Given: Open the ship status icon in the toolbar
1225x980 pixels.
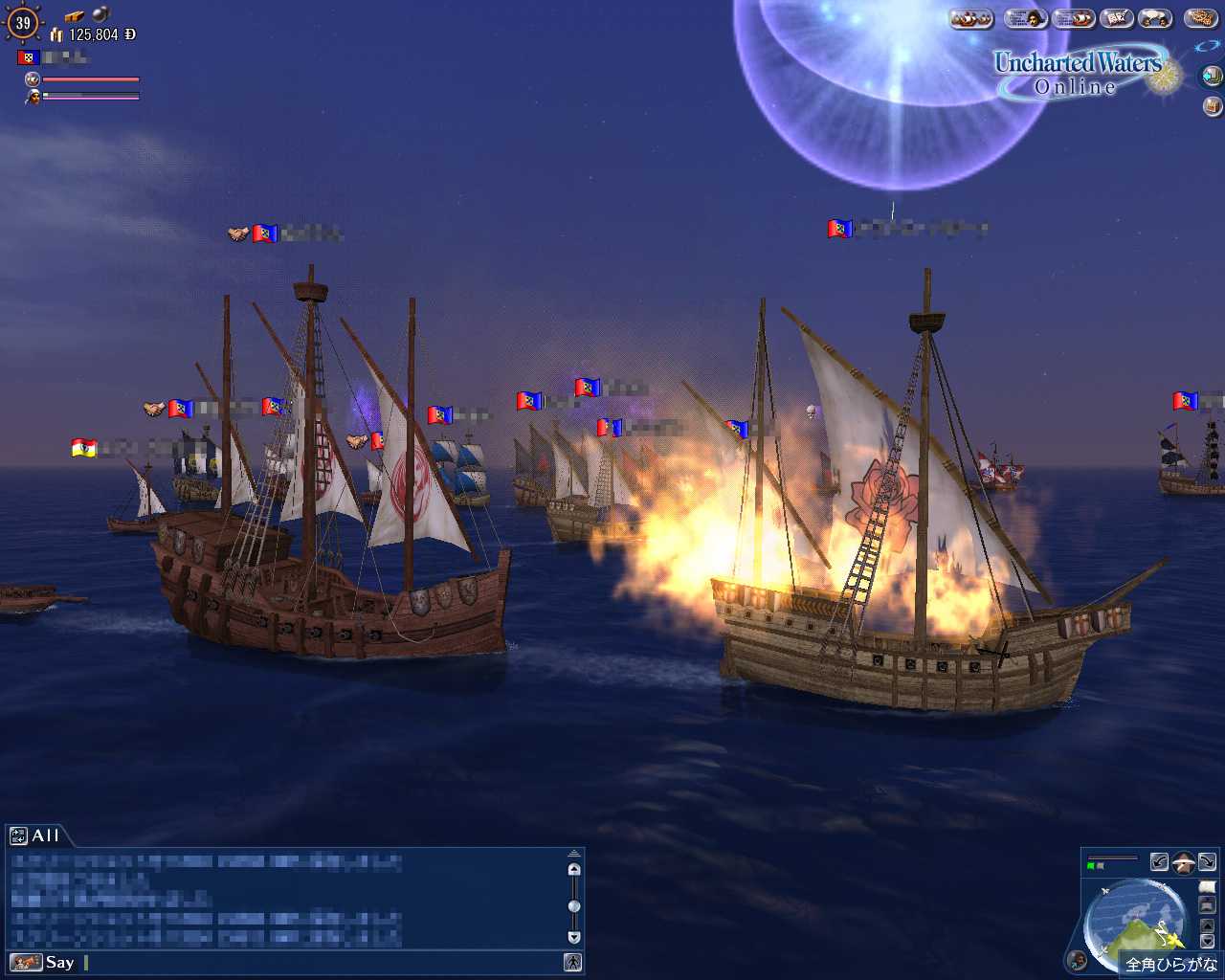Looking at the screenshot, I should point(1073,18).
